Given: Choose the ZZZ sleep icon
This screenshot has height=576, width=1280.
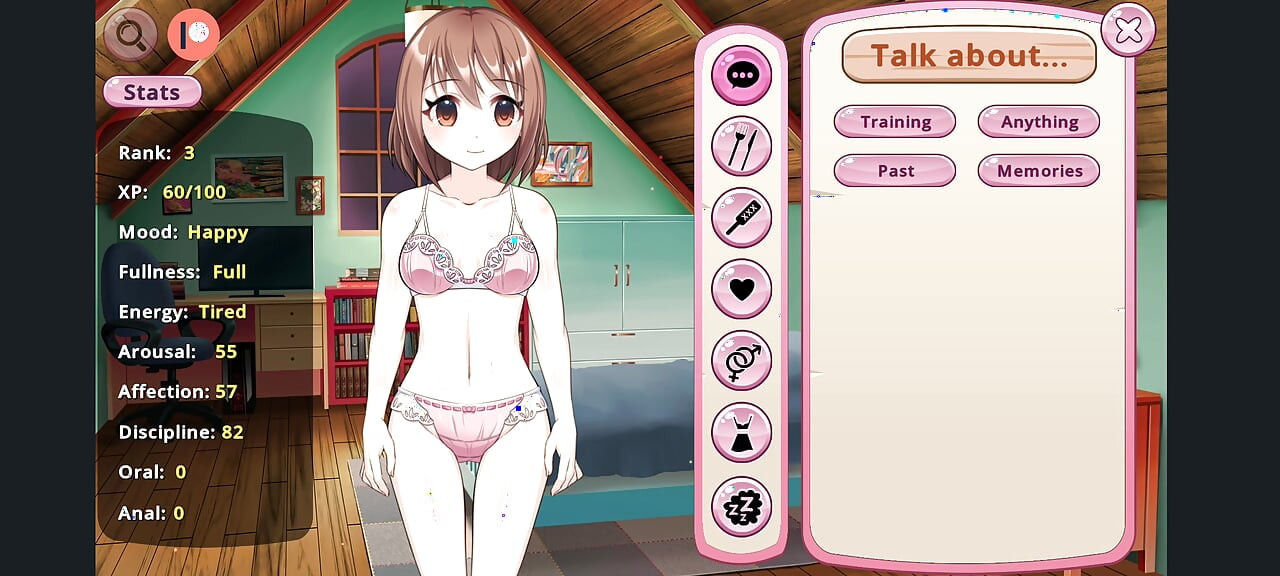Looking at the screenshot, I should 741,506.
